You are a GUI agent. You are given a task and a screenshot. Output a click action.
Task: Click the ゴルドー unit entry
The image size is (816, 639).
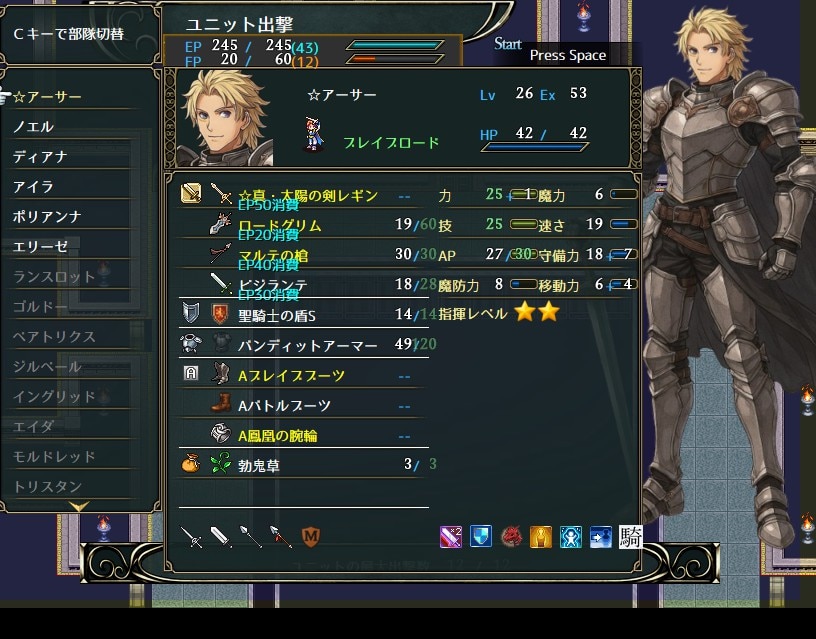(40, 306)
